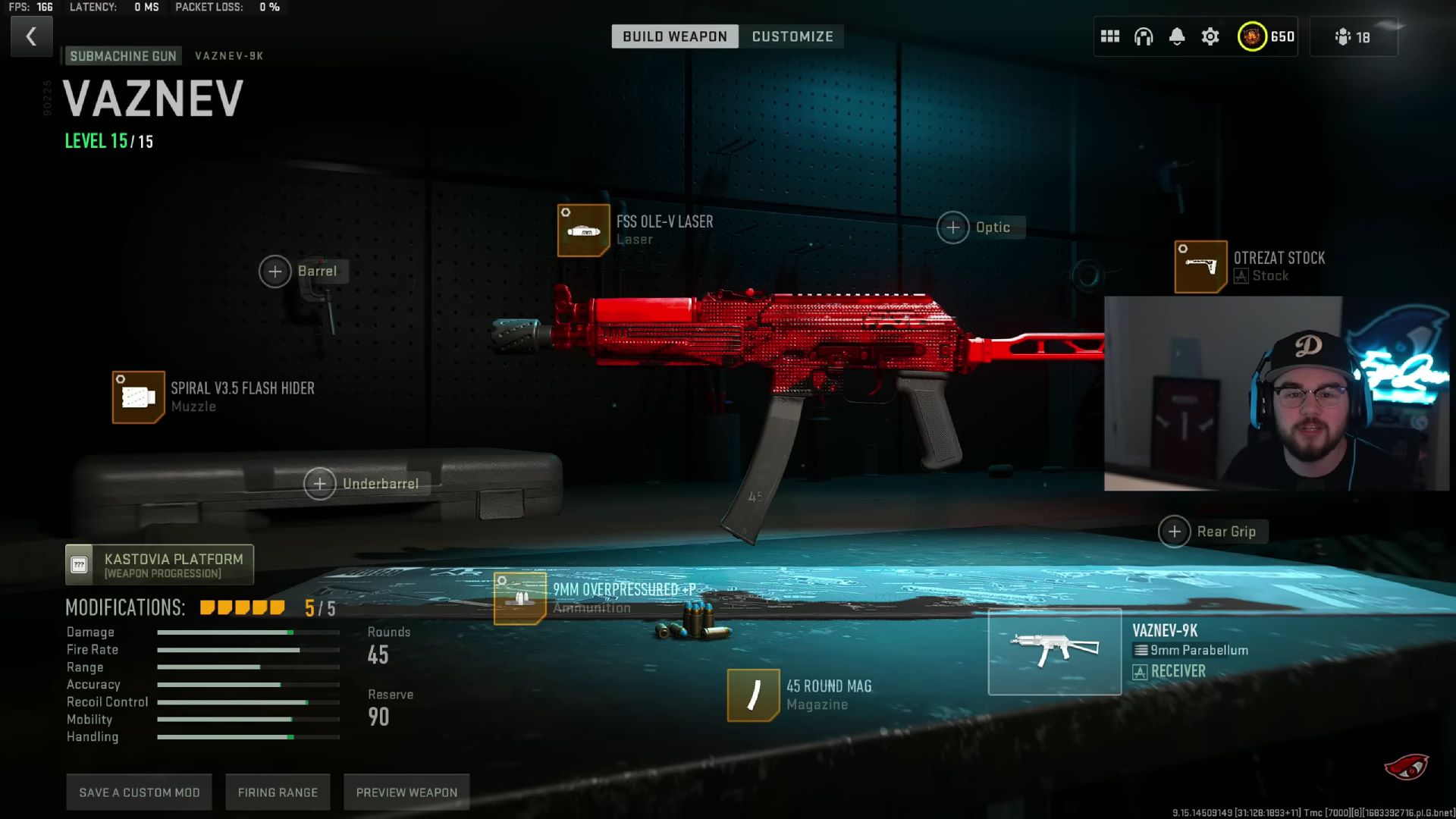Select the Vaznev-9K receiver thumbnail

pos(1054,652)
